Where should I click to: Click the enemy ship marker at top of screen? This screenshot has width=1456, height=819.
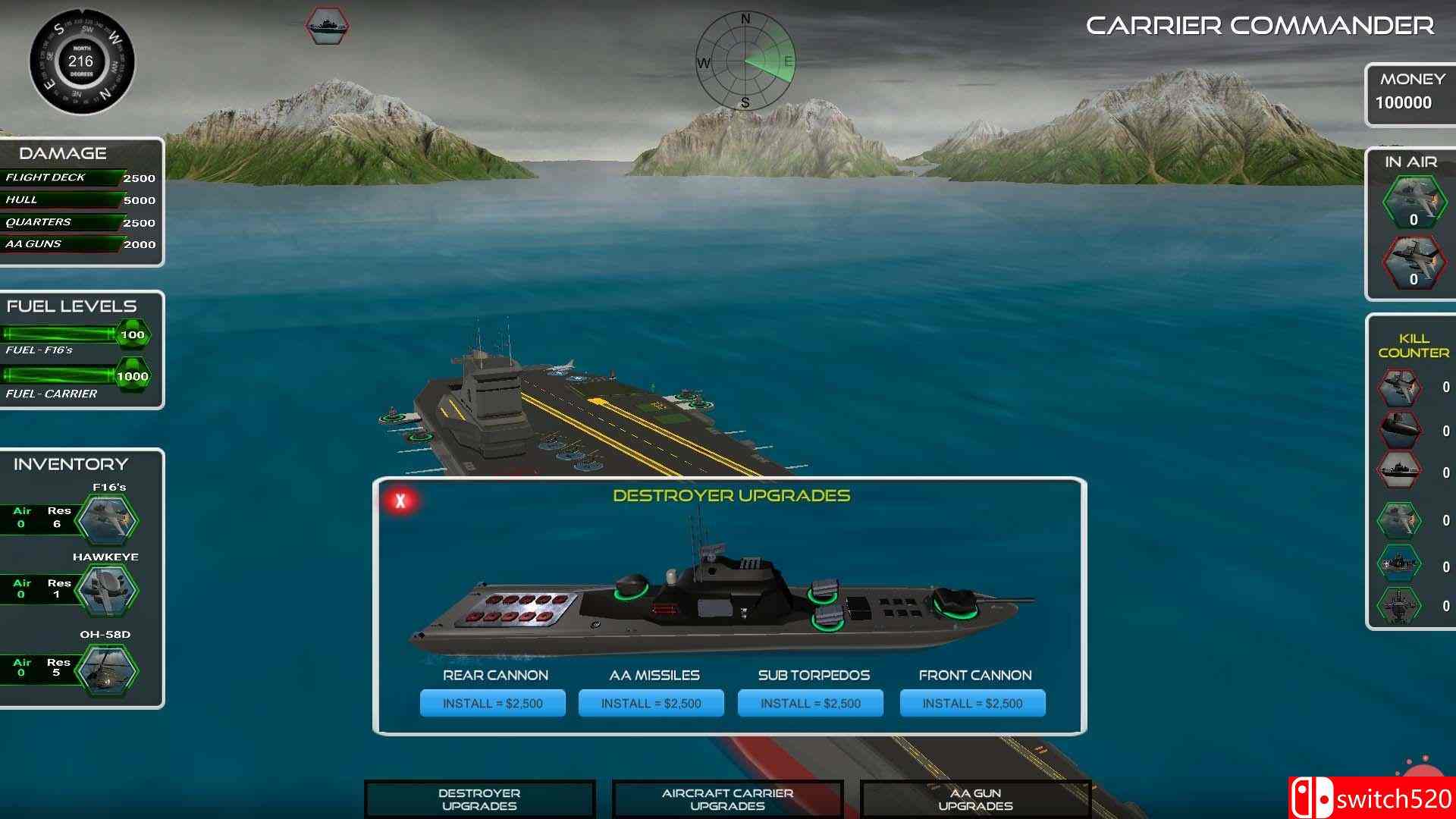327,27
